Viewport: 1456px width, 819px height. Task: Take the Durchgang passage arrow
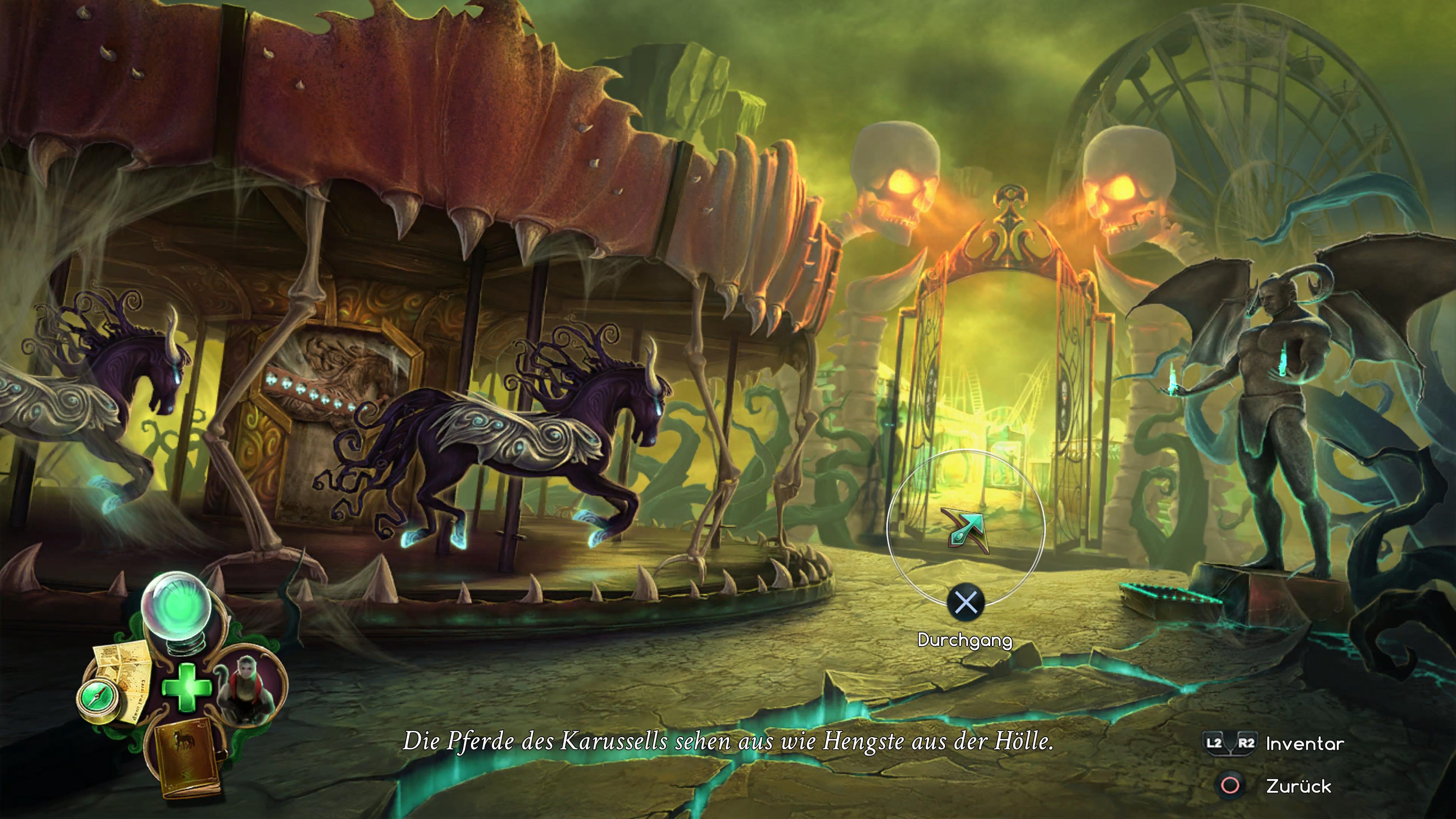(x=966, y=531)
